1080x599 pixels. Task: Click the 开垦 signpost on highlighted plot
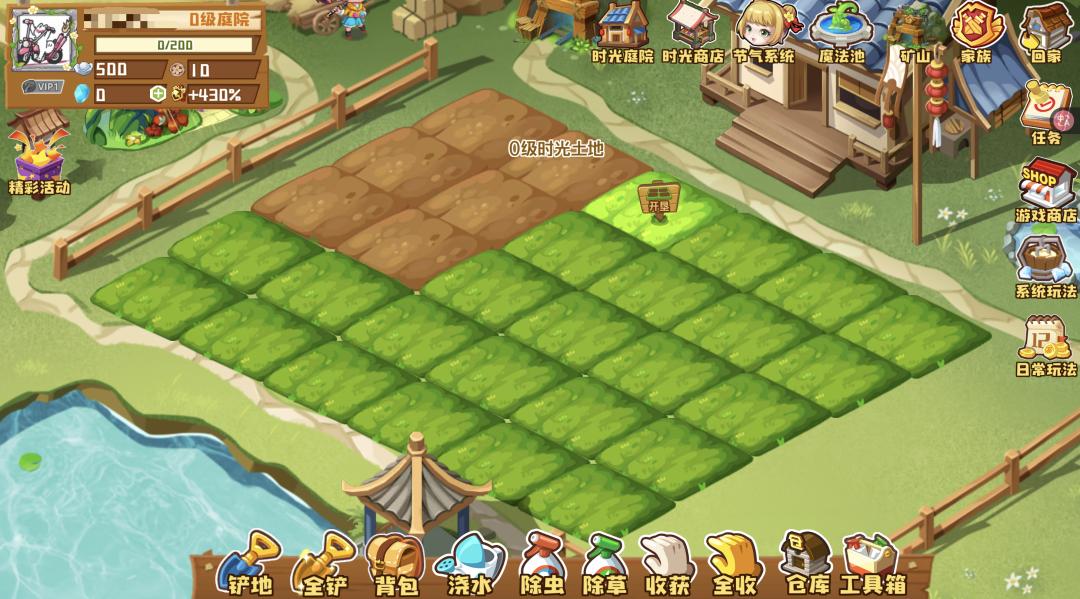click(657, 198)
